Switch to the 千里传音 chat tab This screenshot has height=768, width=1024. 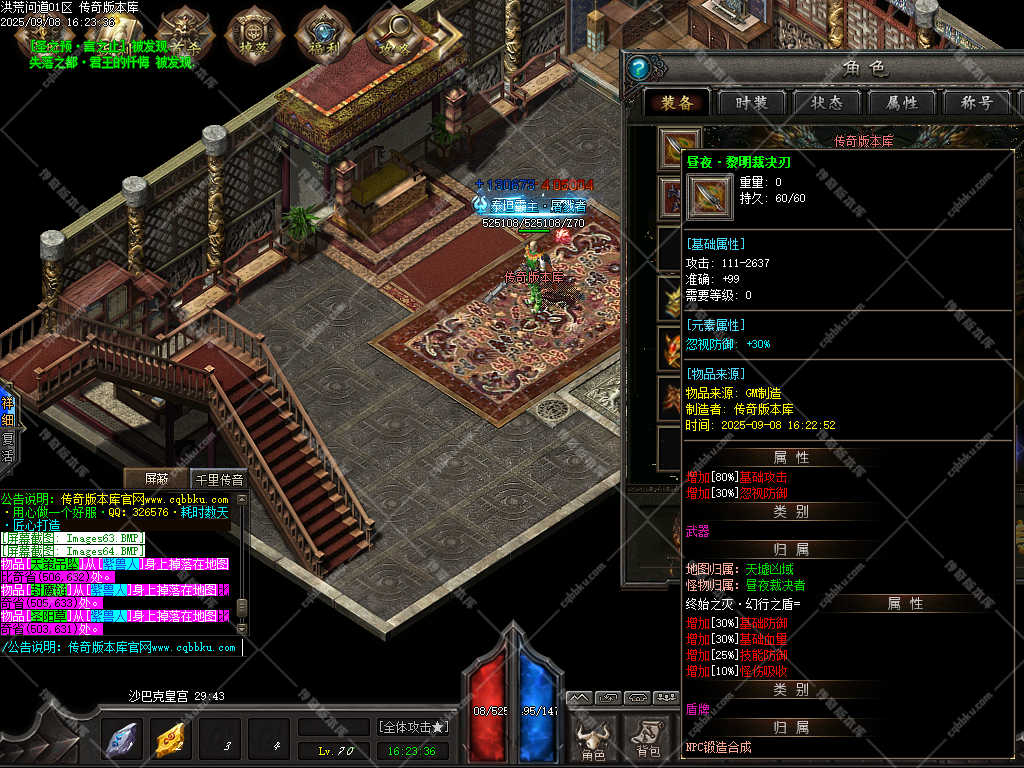pyautogui.click(x=218, y=479)
